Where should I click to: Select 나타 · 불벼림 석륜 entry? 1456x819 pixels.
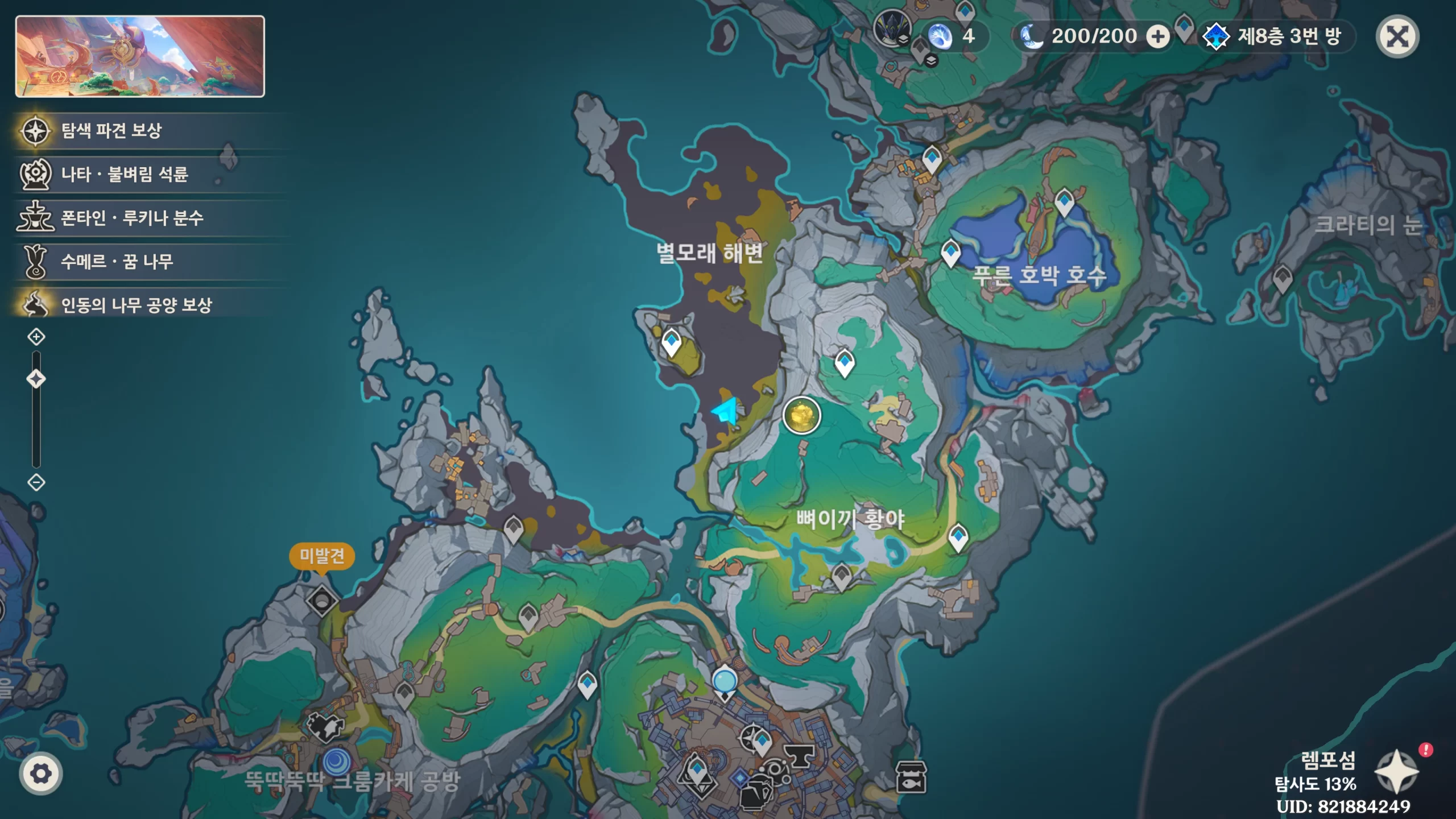124,174
